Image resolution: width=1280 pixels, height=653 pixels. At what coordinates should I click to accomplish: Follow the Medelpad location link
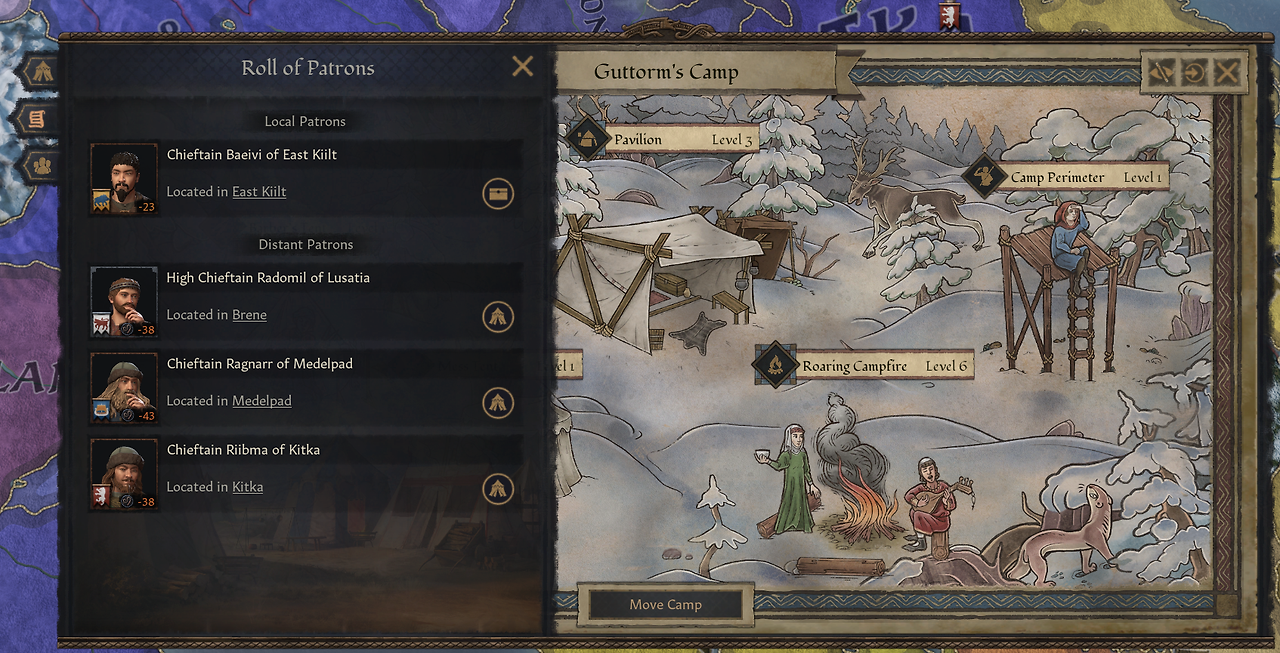pyautogui.click(x=262, y=401)
